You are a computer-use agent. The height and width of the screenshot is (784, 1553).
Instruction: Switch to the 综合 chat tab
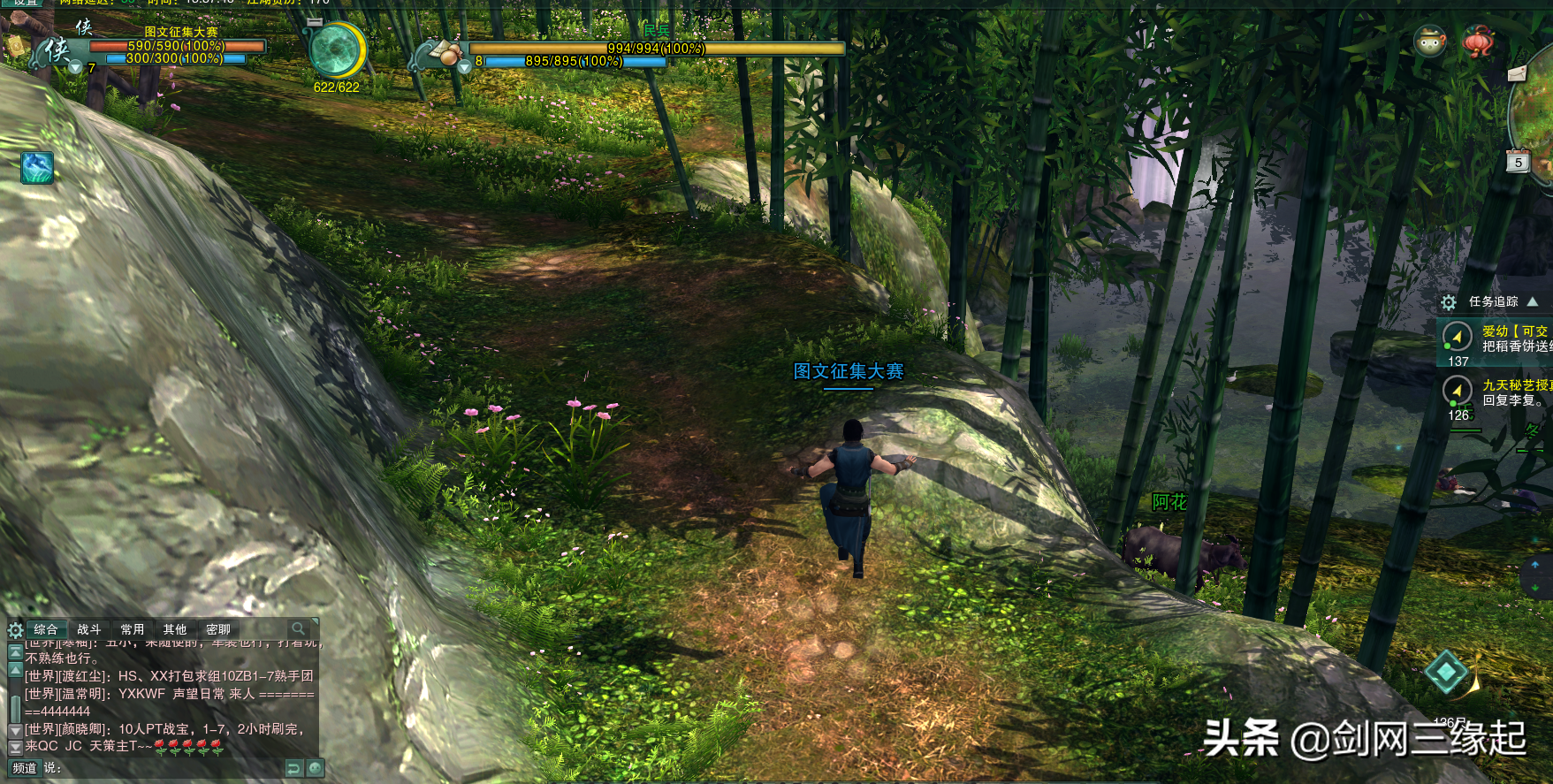coord(46,629)
